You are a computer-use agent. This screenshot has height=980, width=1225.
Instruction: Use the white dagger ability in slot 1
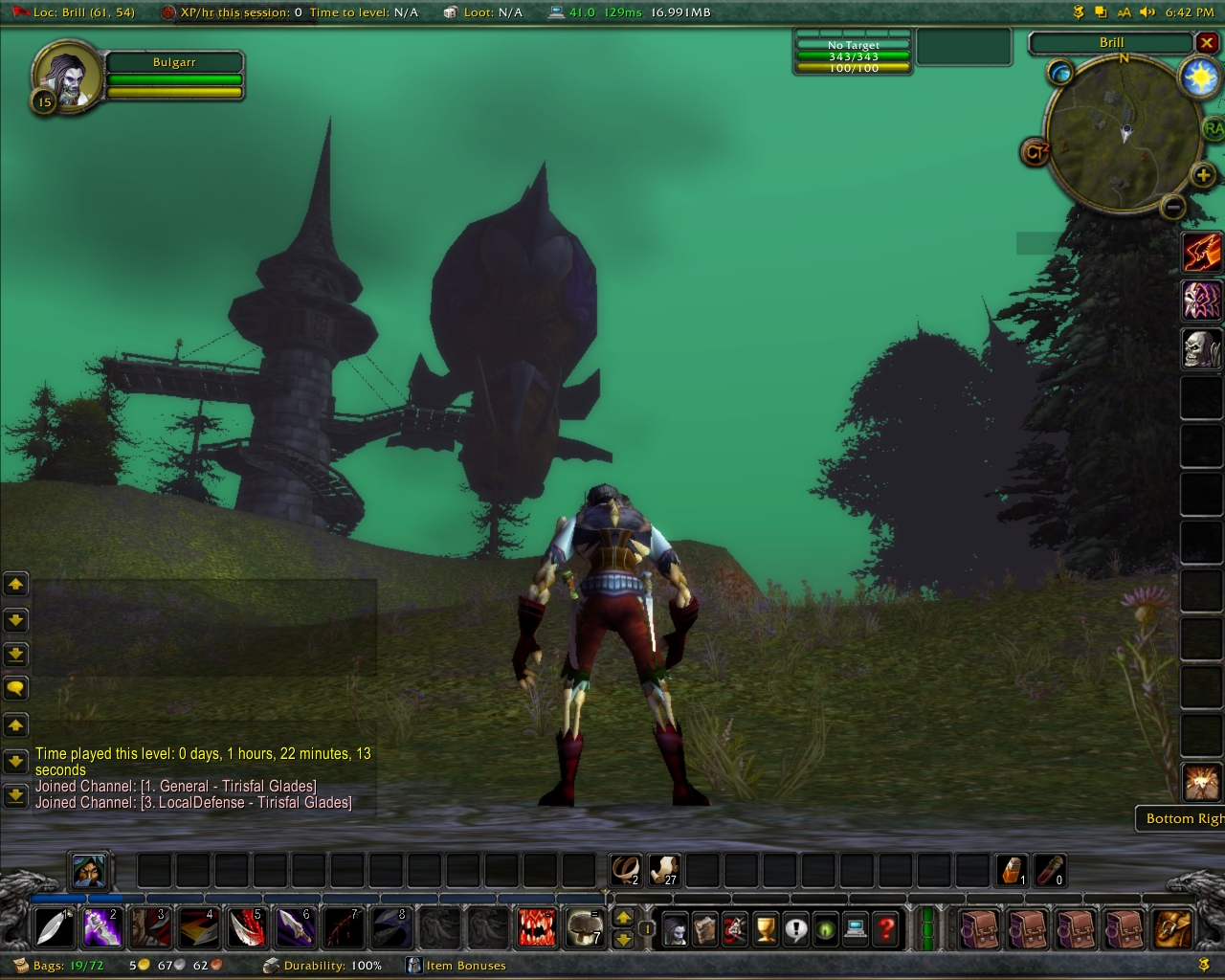click(x=54, y=927)
